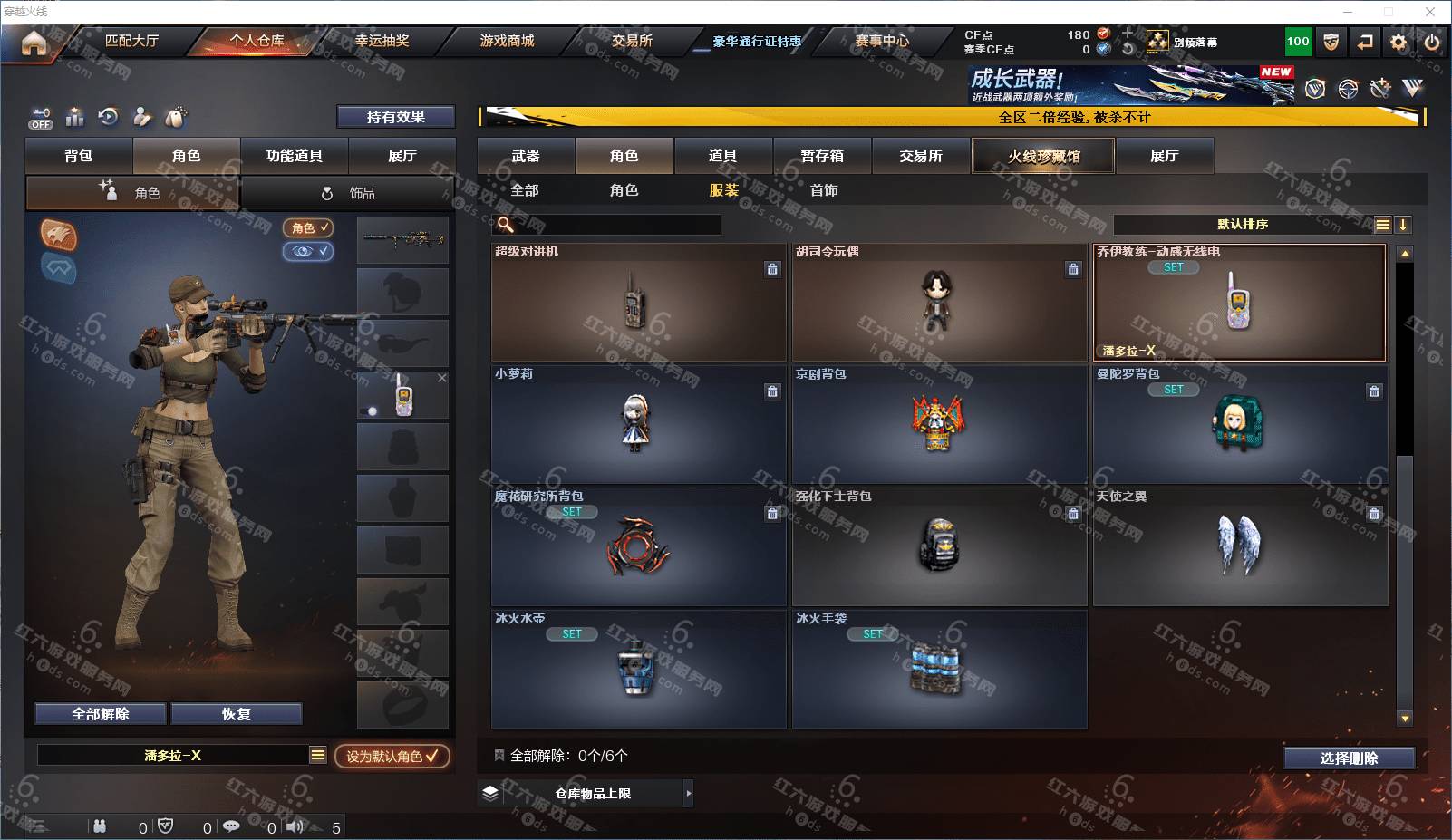Click the 选择删除 select delete button
The height and width of the screenshot is (840, 1452).
1349,758
